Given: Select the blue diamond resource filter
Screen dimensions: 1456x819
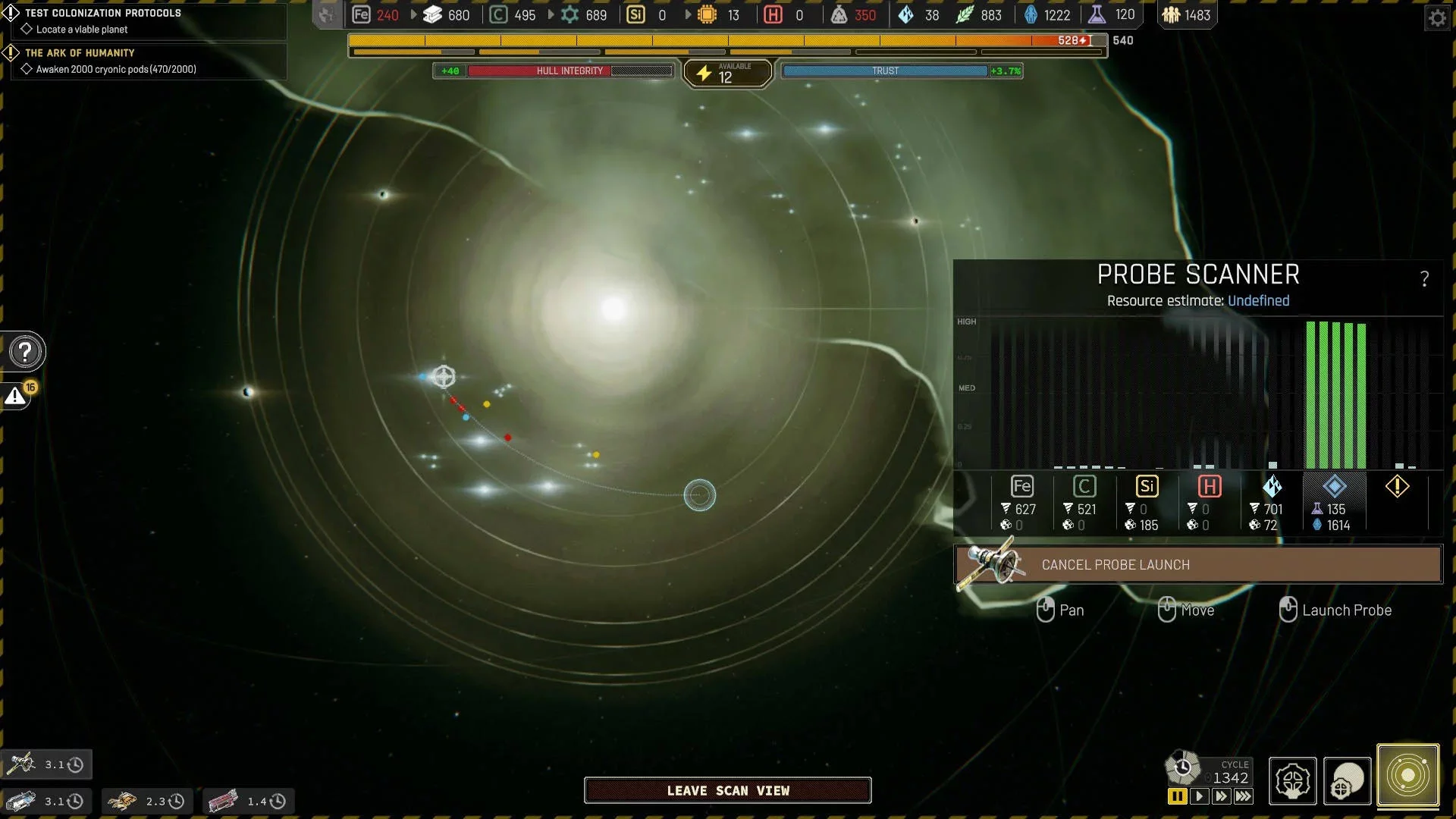Looking at the screenshot, I should [1334, 487].
